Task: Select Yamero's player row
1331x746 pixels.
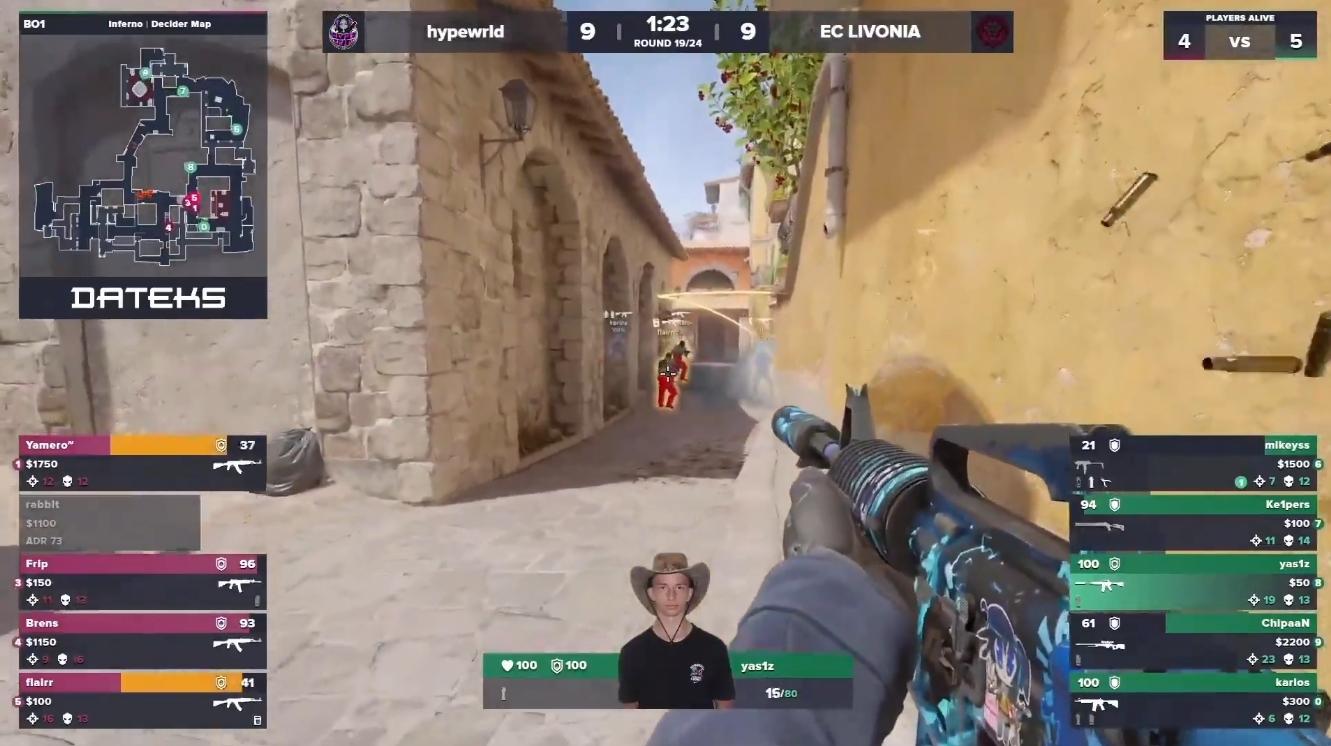Action: [142, 463]
